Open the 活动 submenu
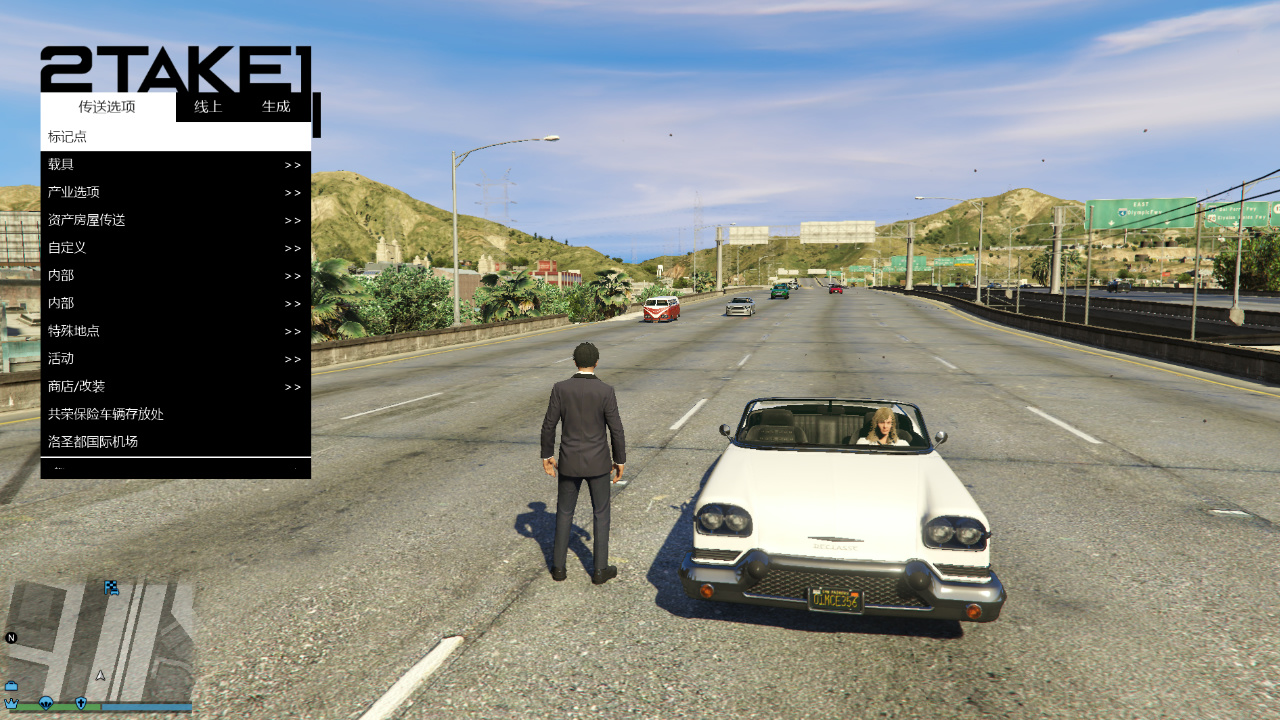This screenshot has width=1280, height=720. click(175, 359)
